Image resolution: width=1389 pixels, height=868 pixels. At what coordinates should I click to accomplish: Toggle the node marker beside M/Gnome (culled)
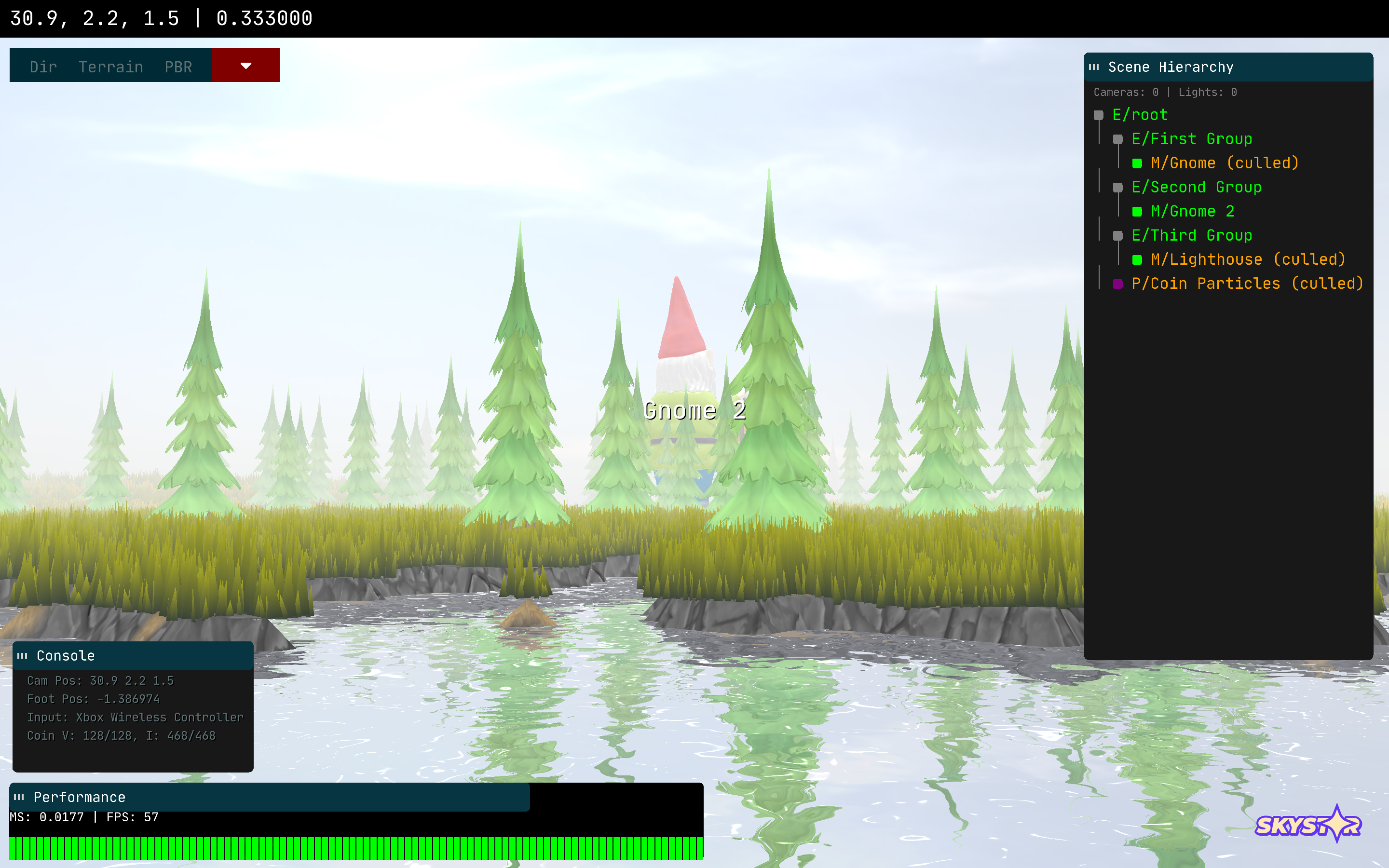pos(1137,163)
